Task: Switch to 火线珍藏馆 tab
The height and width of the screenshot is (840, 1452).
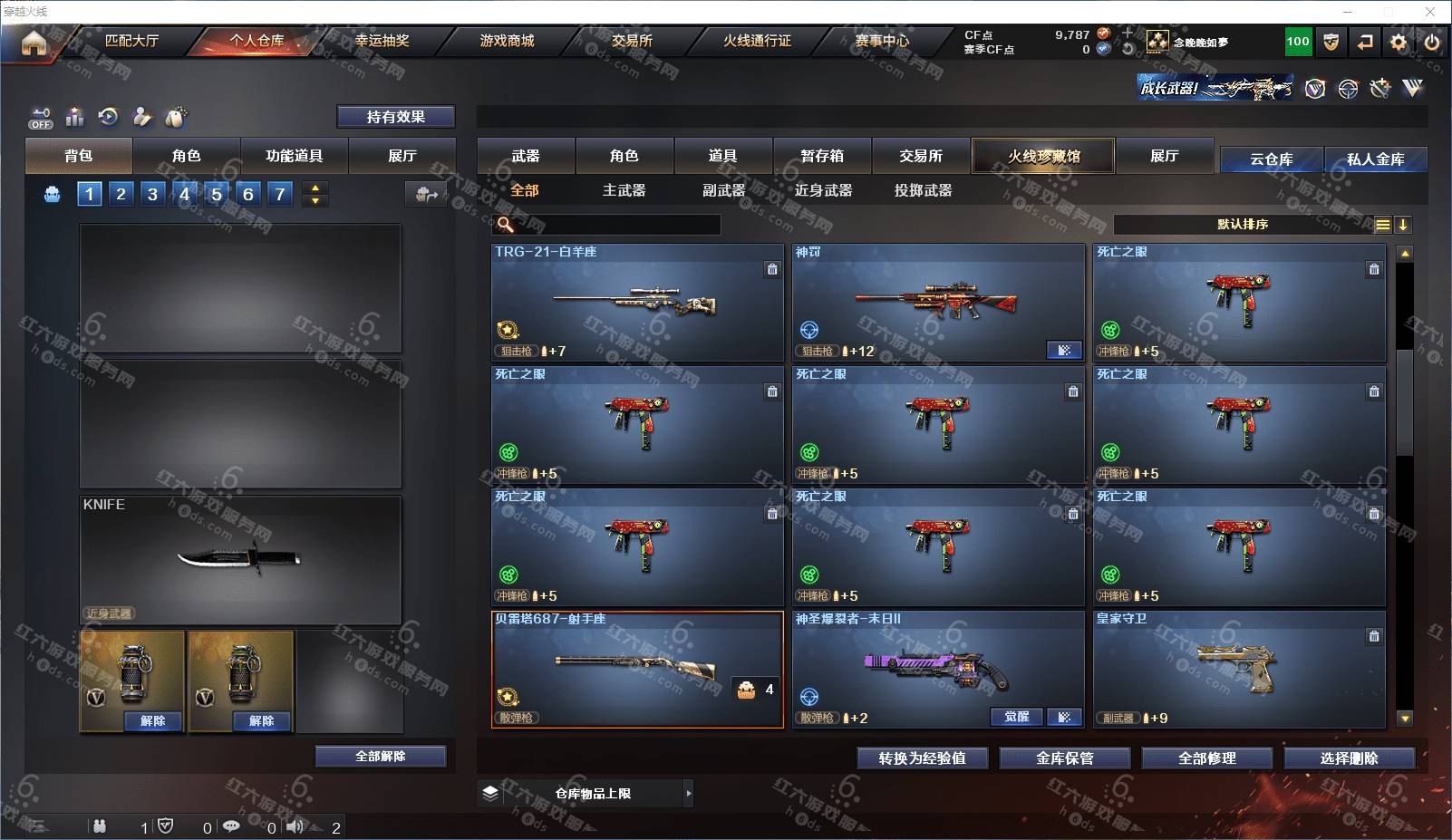Action: coord(1043,156)
